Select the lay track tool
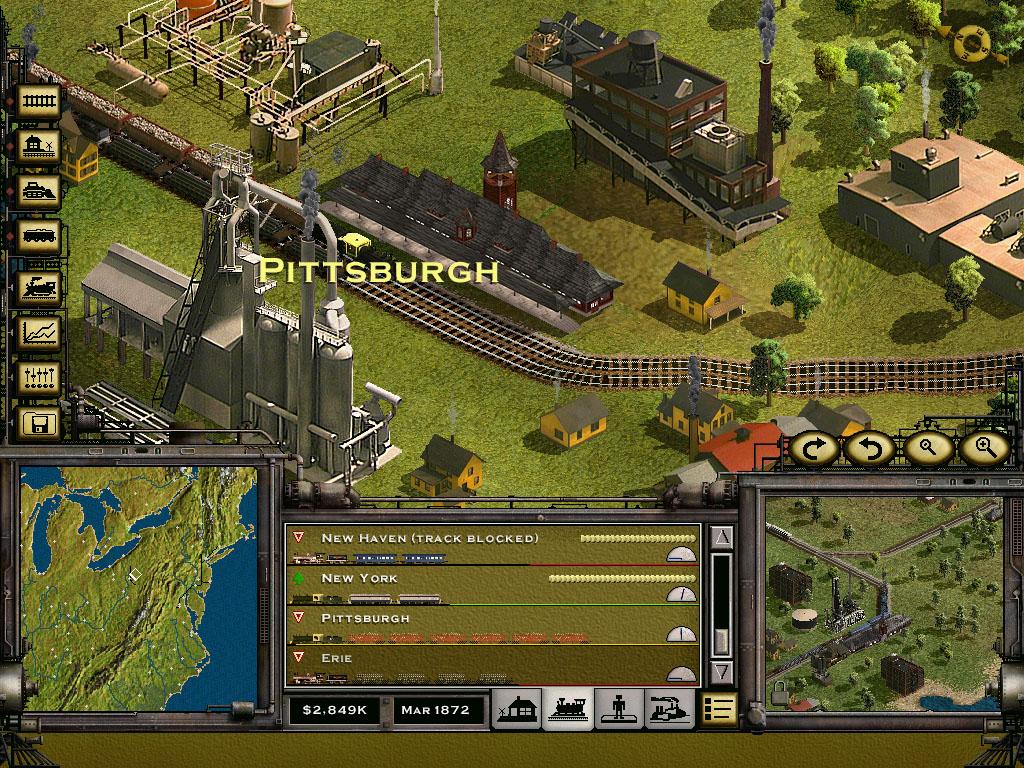 click(40, 101)
